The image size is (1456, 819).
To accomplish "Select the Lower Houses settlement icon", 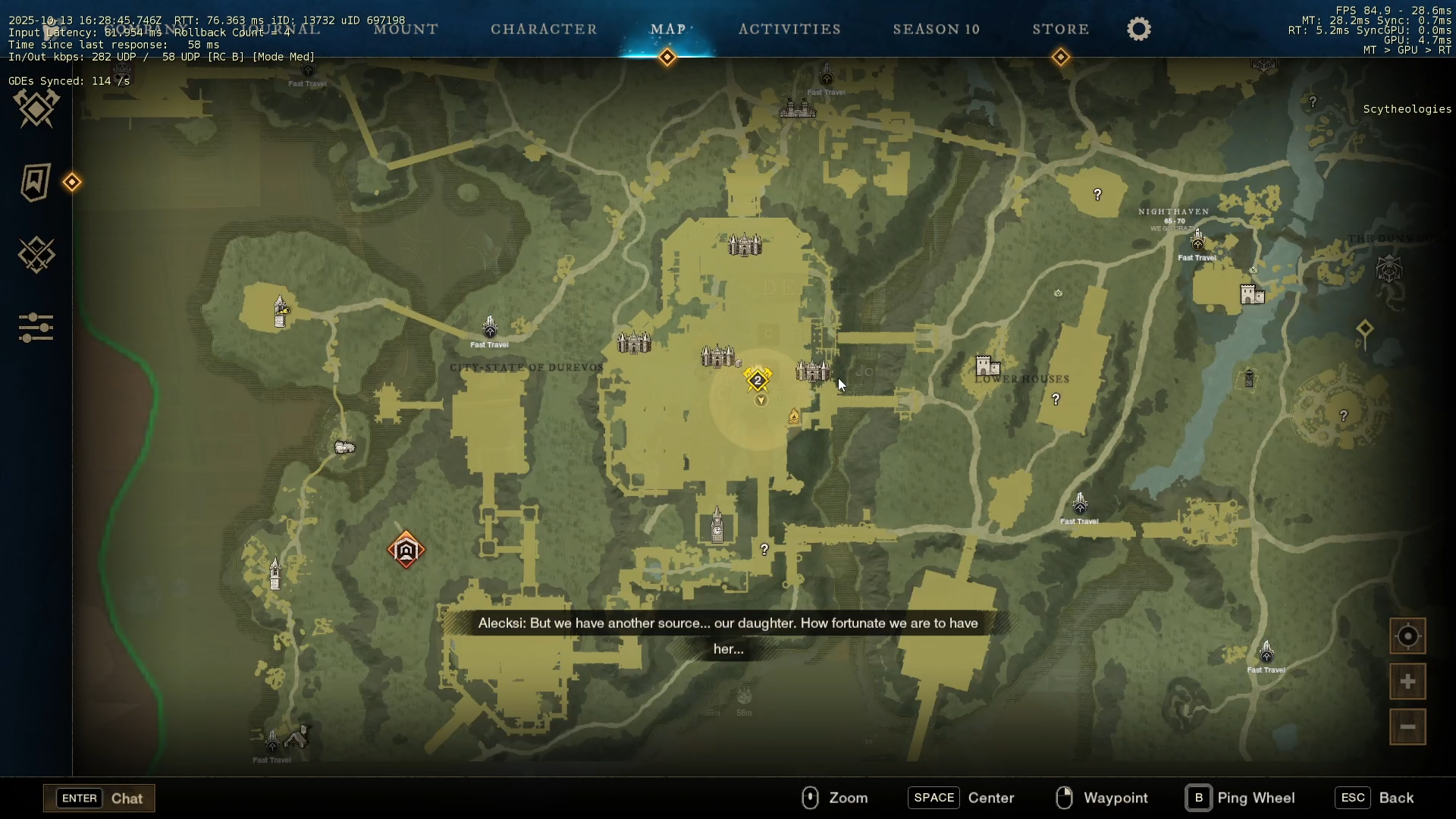I will click(x=987, y=366).
